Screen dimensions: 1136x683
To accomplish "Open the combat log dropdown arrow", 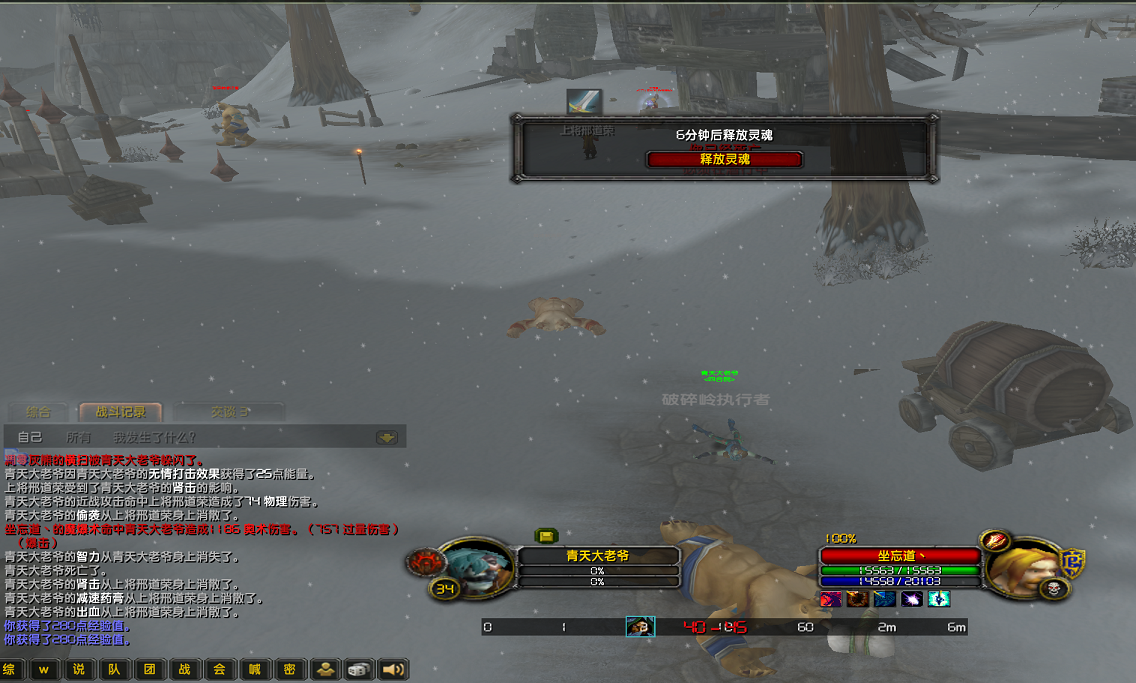I will [387, 437].
